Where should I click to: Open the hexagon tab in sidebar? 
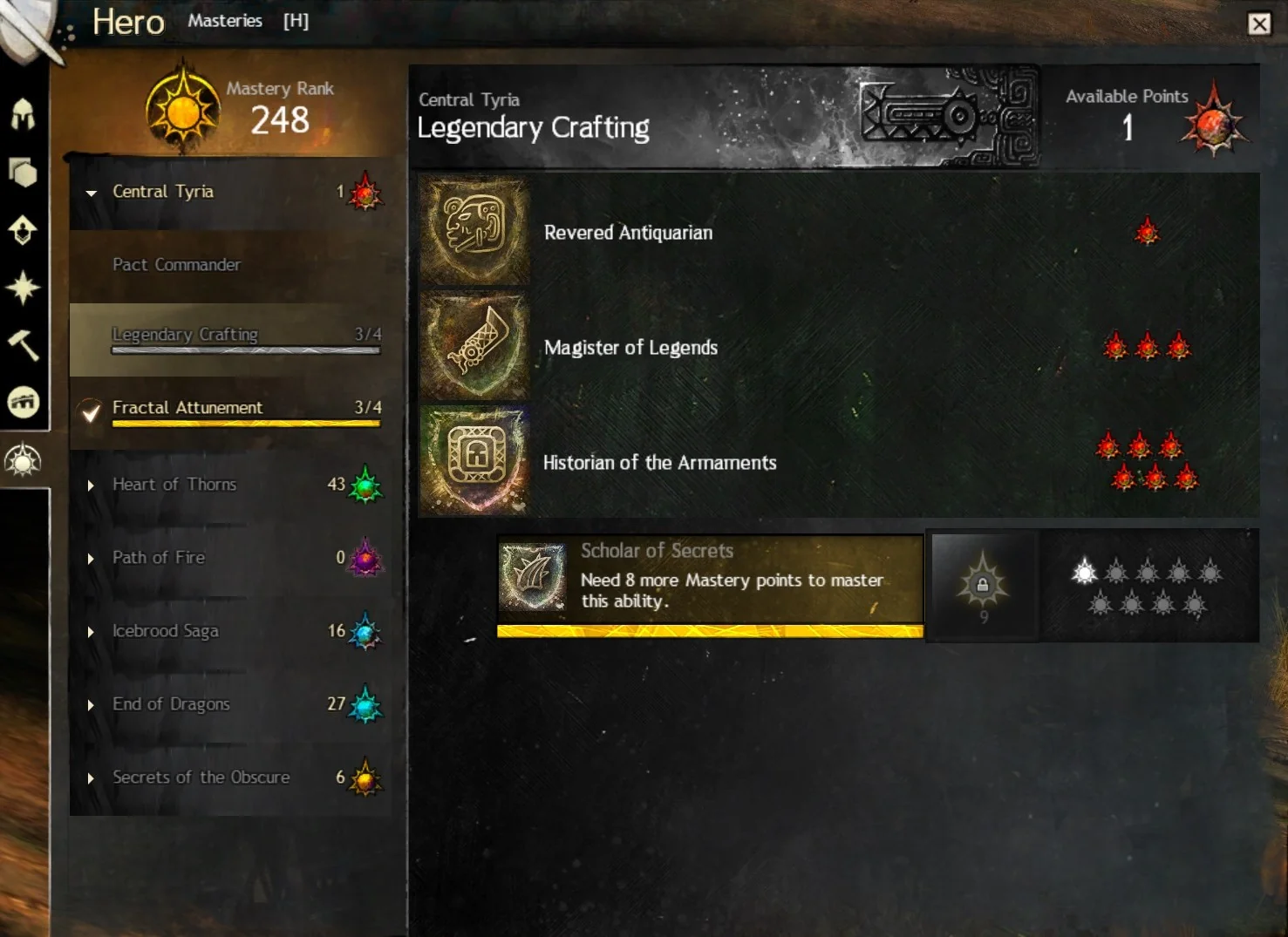(23, 173)
